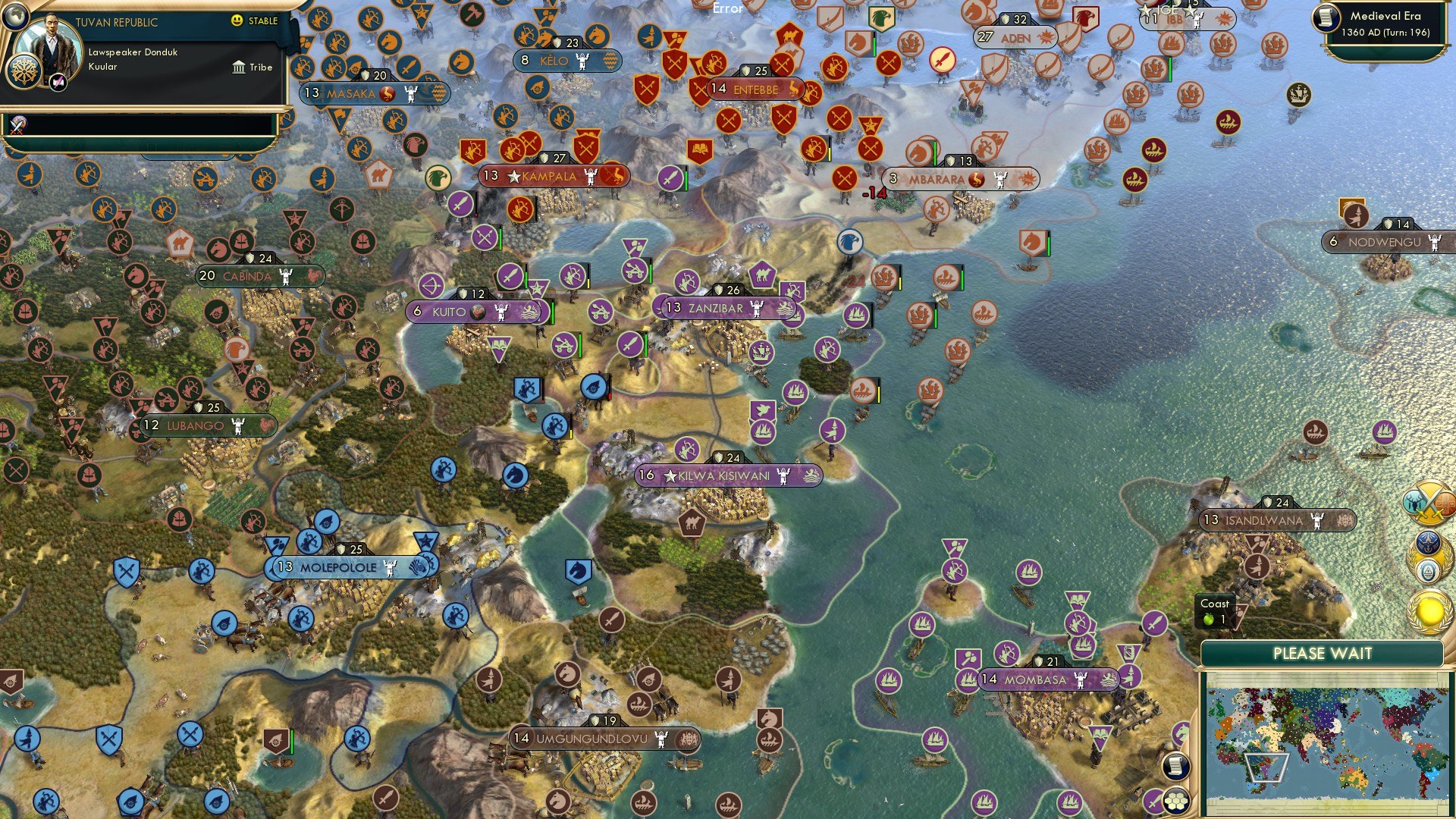Screen dimensions: 1456x819
Task: Click the quill icon overlapping the leader portrait
Action: click(58, 83)
